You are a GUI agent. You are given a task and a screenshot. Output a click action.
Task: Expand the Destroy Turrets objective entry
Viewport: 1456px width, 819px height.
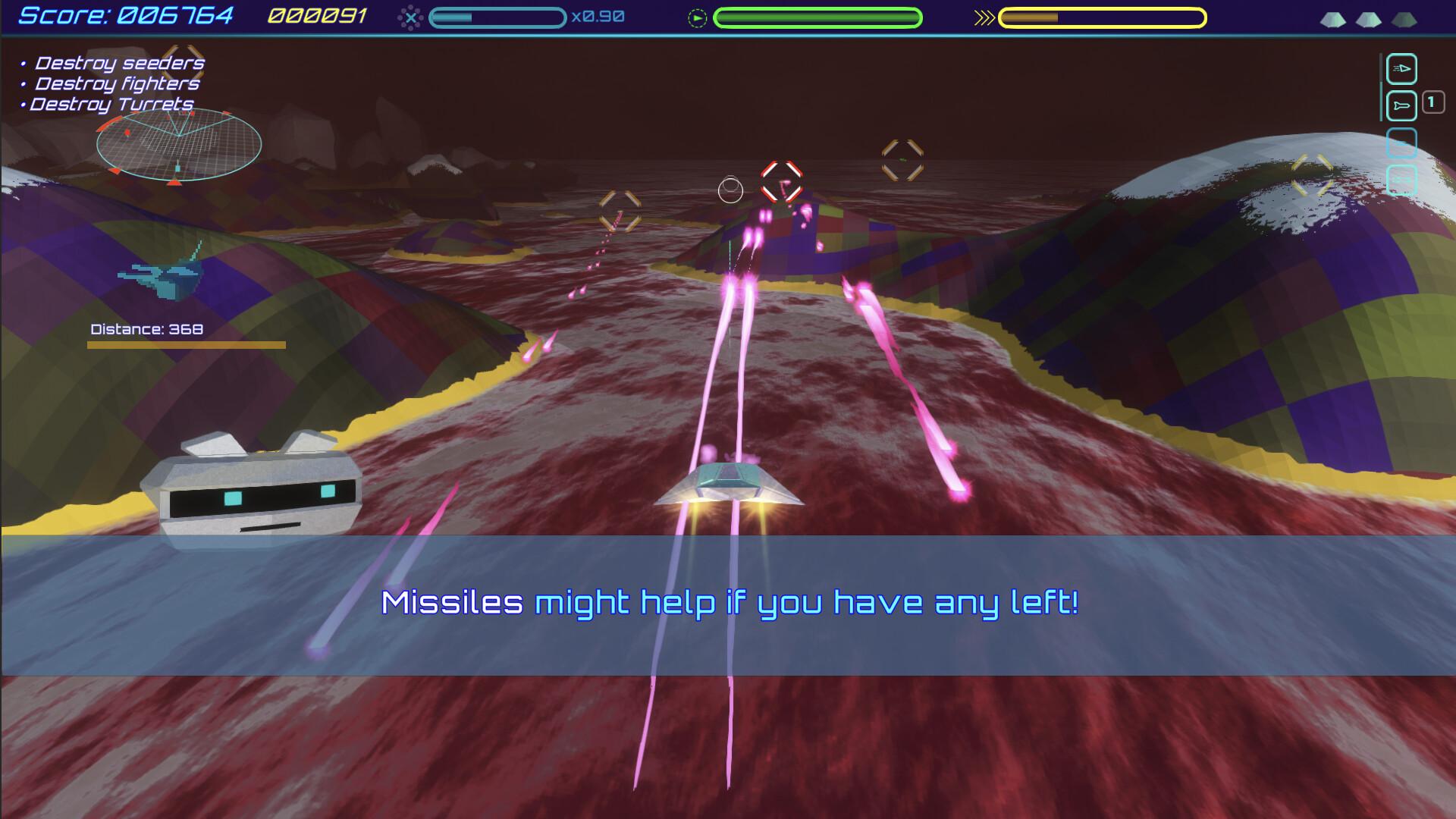108,105
